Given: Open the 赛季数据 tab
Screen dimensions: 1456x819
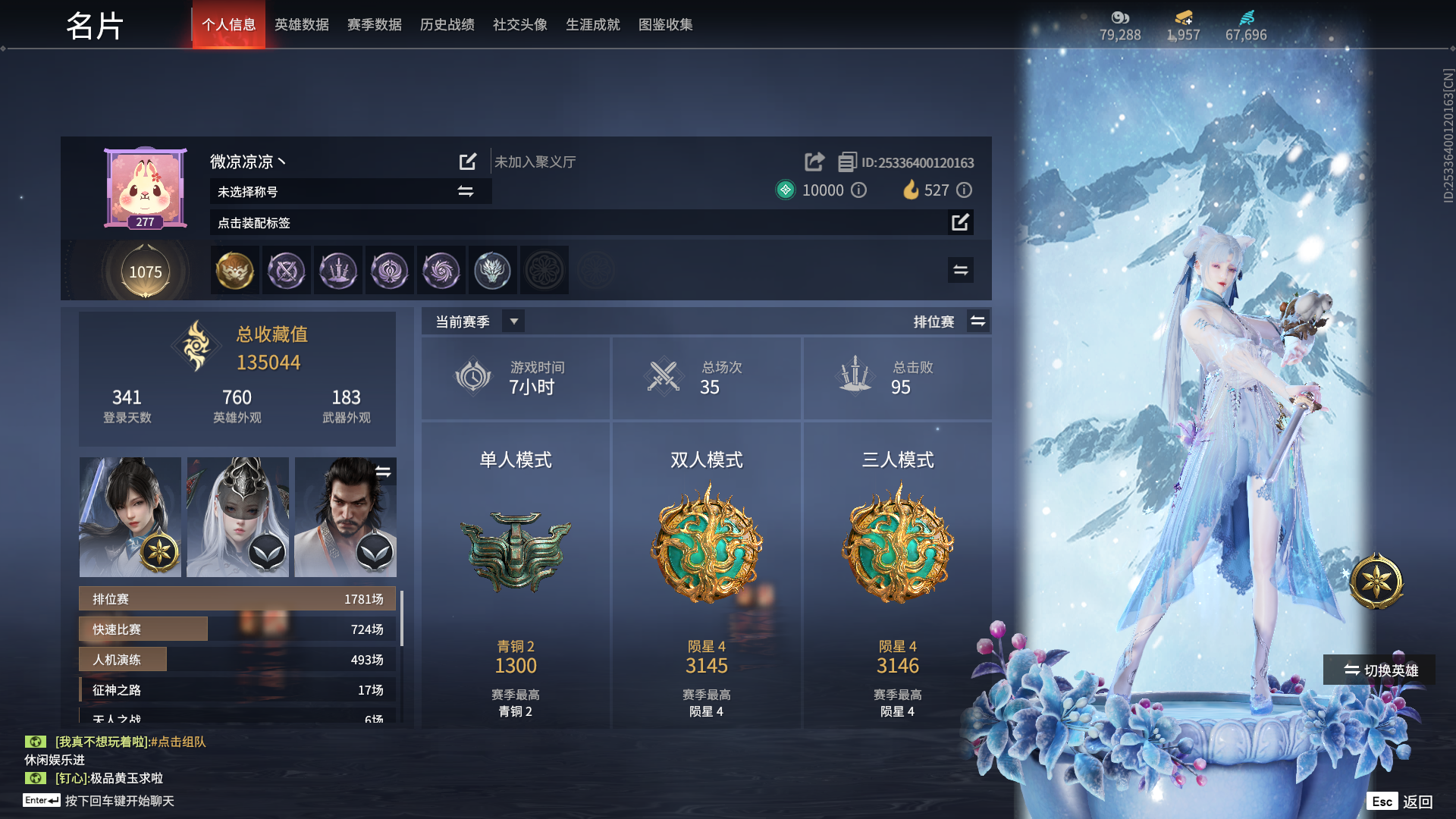Looking at the screenshot, I should [374, 24].
